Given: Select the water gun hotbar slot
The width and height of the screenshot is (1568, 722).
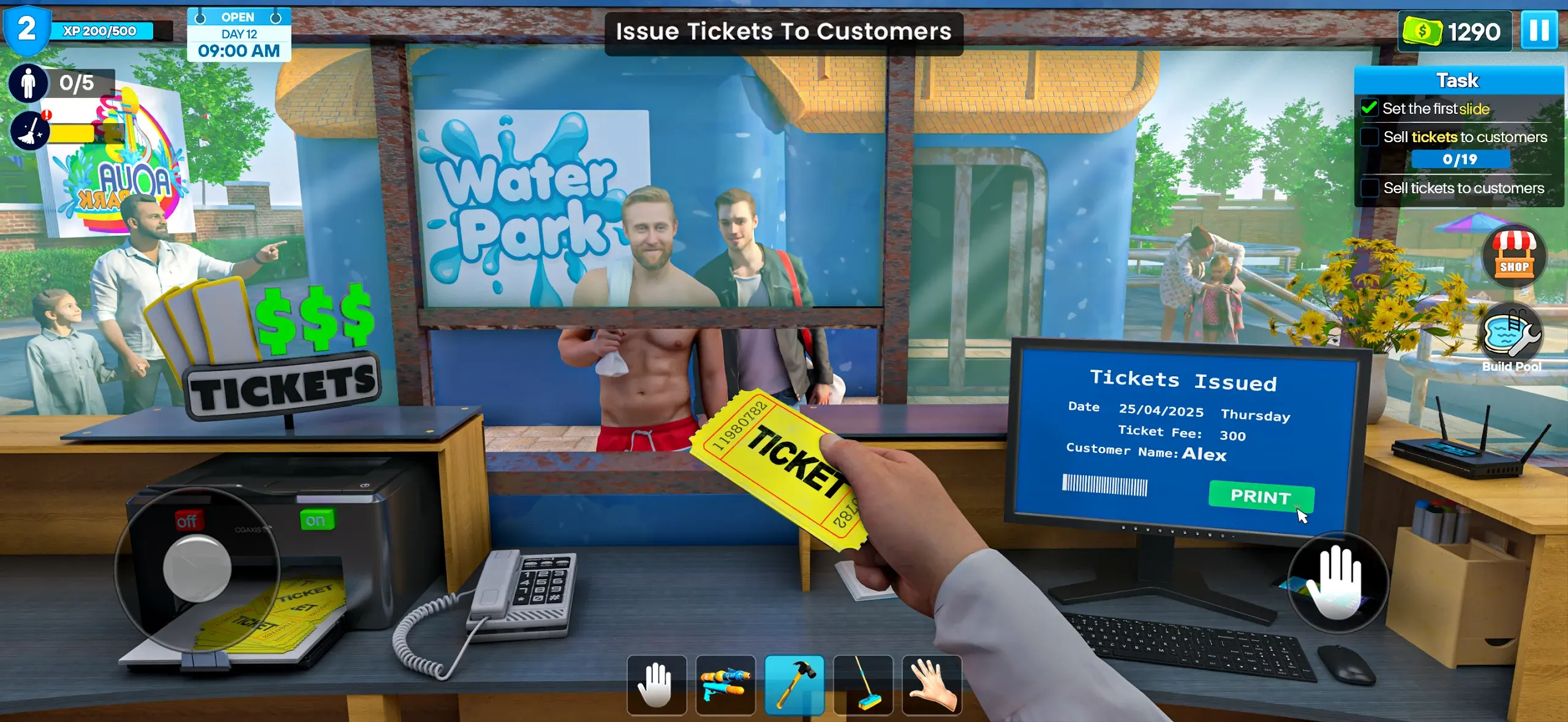Looking at the screenshot, I should pos(725,685).
